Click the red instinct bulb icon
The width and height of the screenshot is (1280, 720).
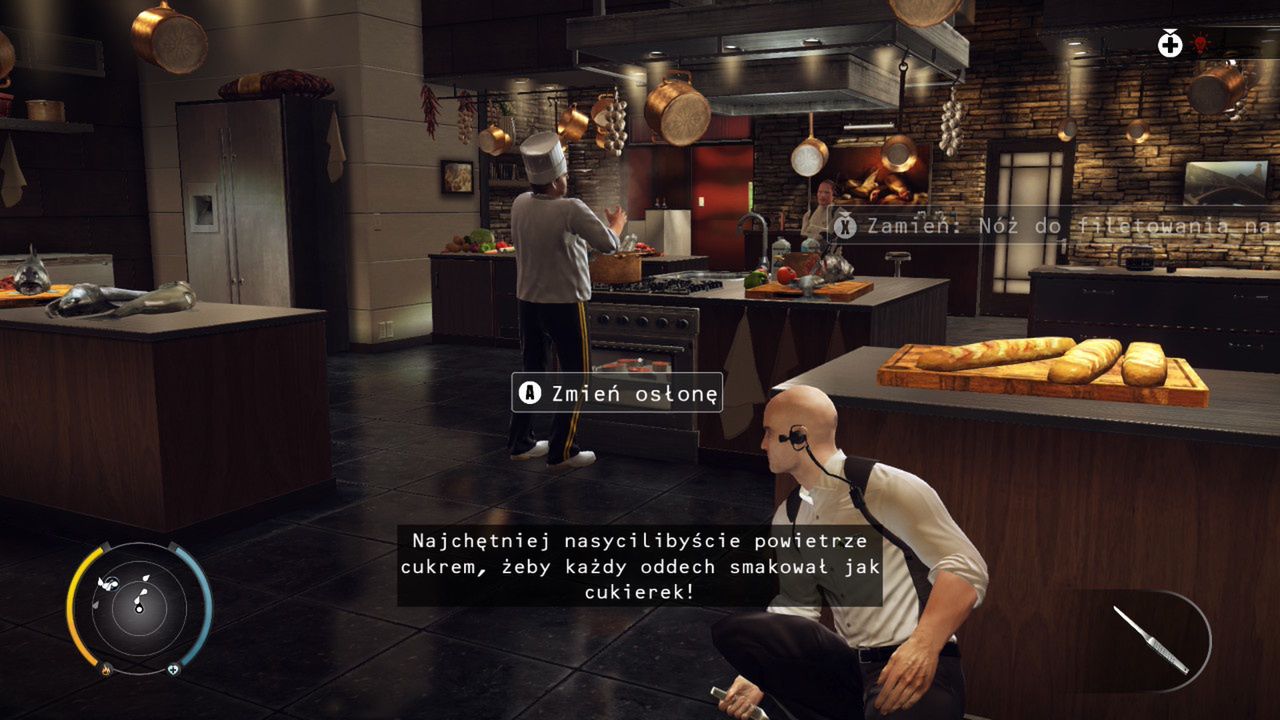tap(1200, 43)
